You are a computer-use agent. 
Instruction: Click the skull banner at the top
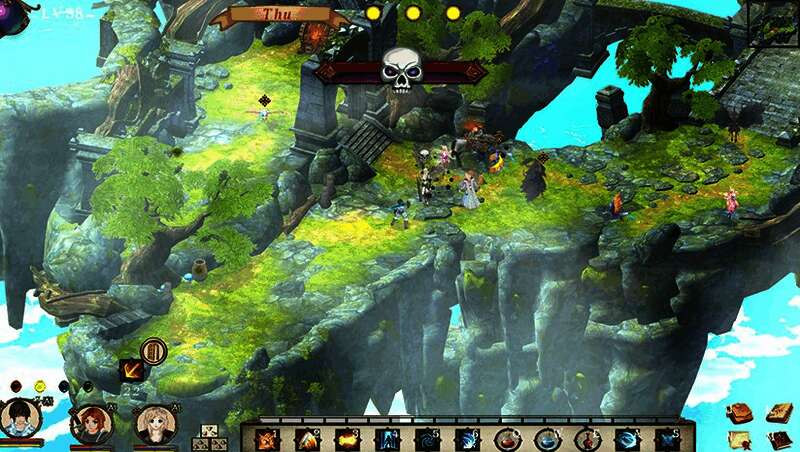(400, 70)
